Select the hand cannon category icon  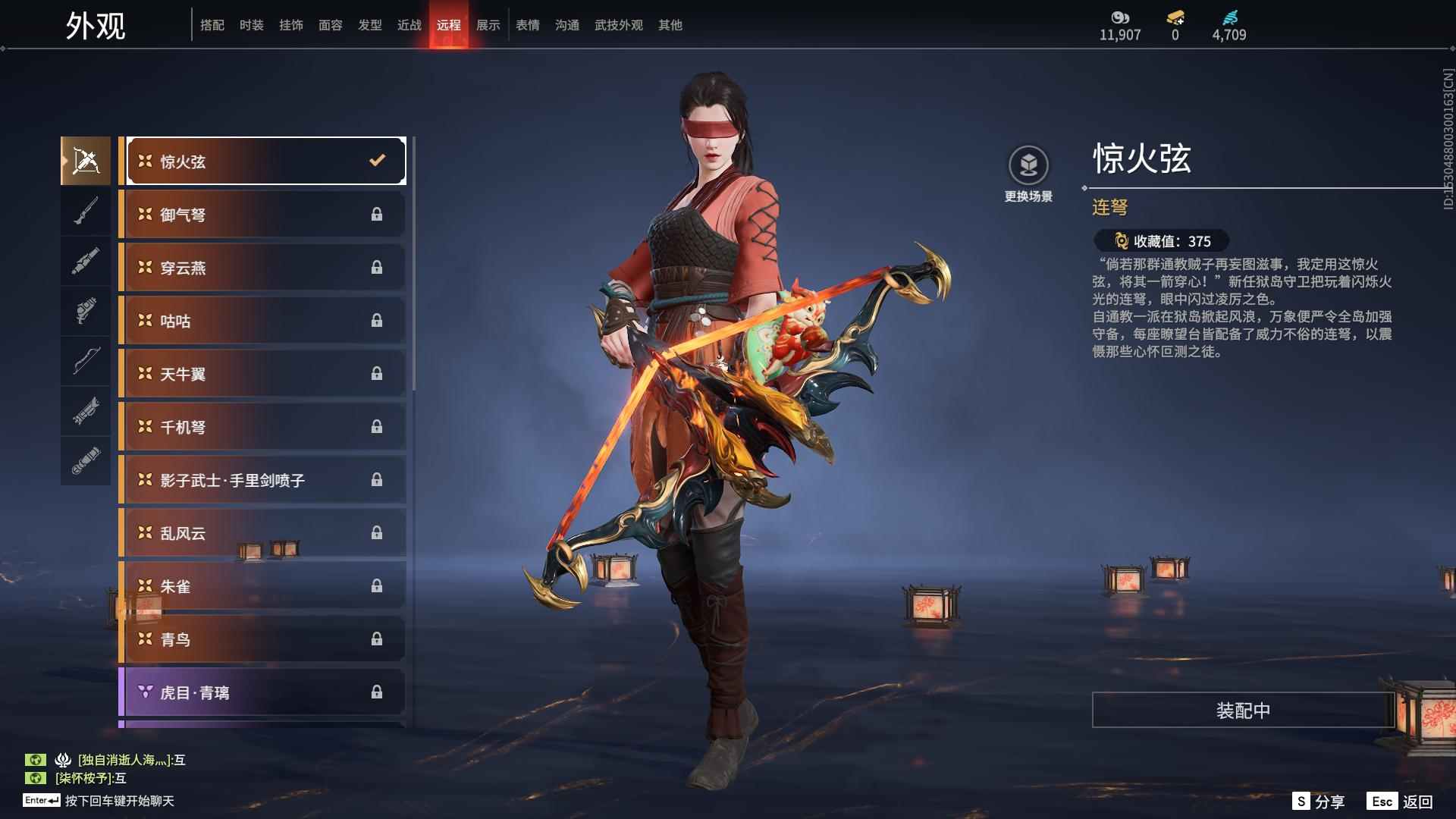(x=86, y=312)
